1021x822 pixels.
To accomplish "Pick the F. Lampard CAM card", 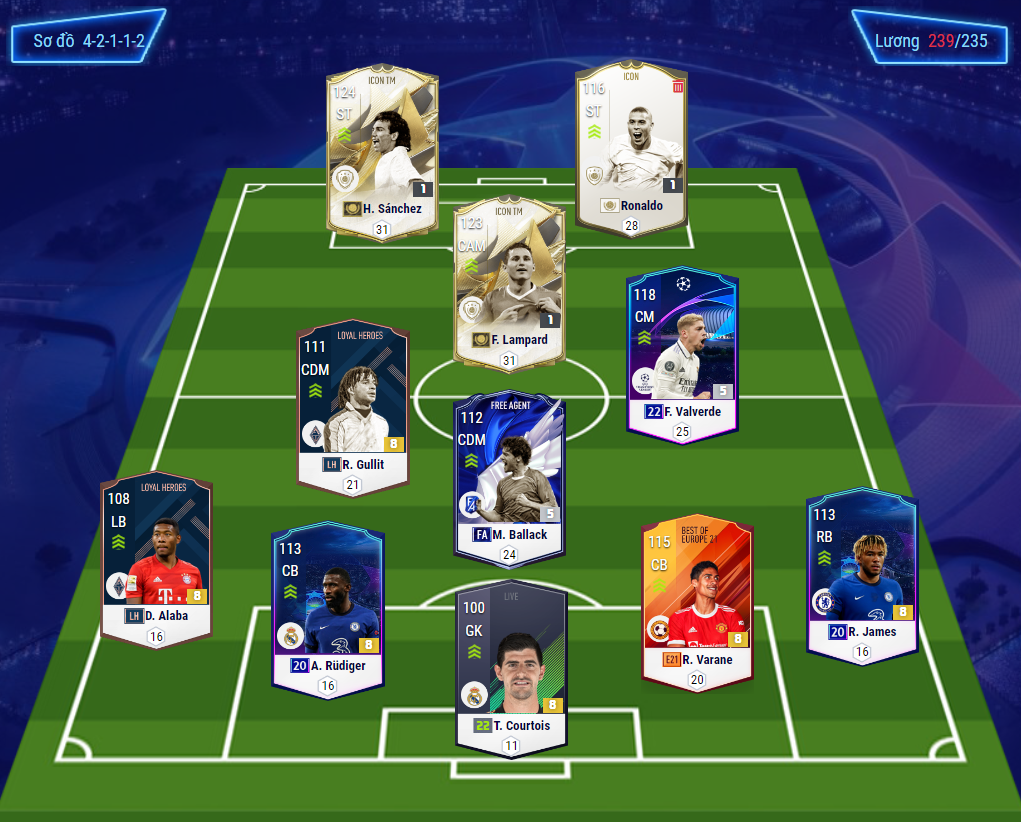I will (509, 280).
